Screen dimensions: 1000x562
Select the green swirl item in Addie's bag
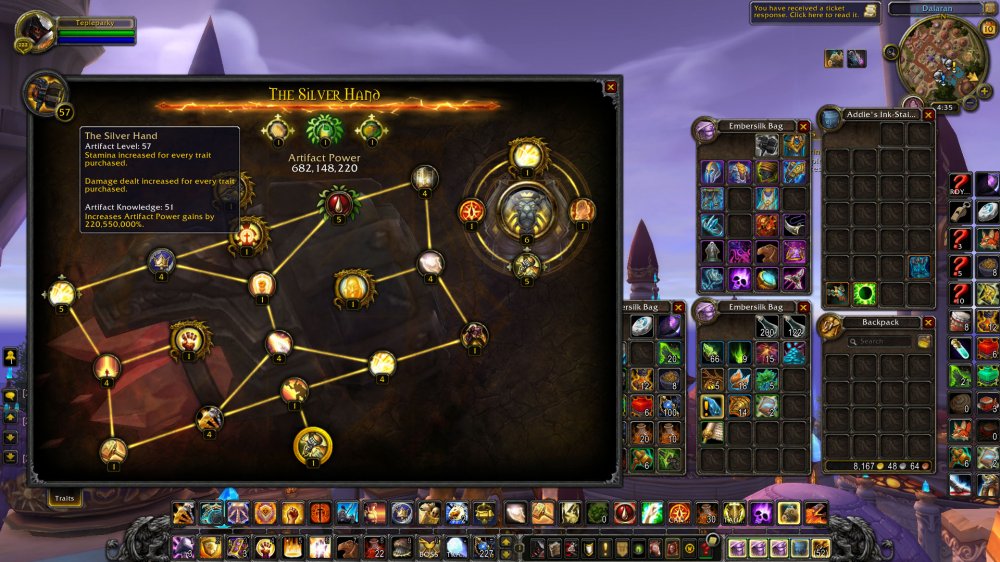(x=865, y=294)
